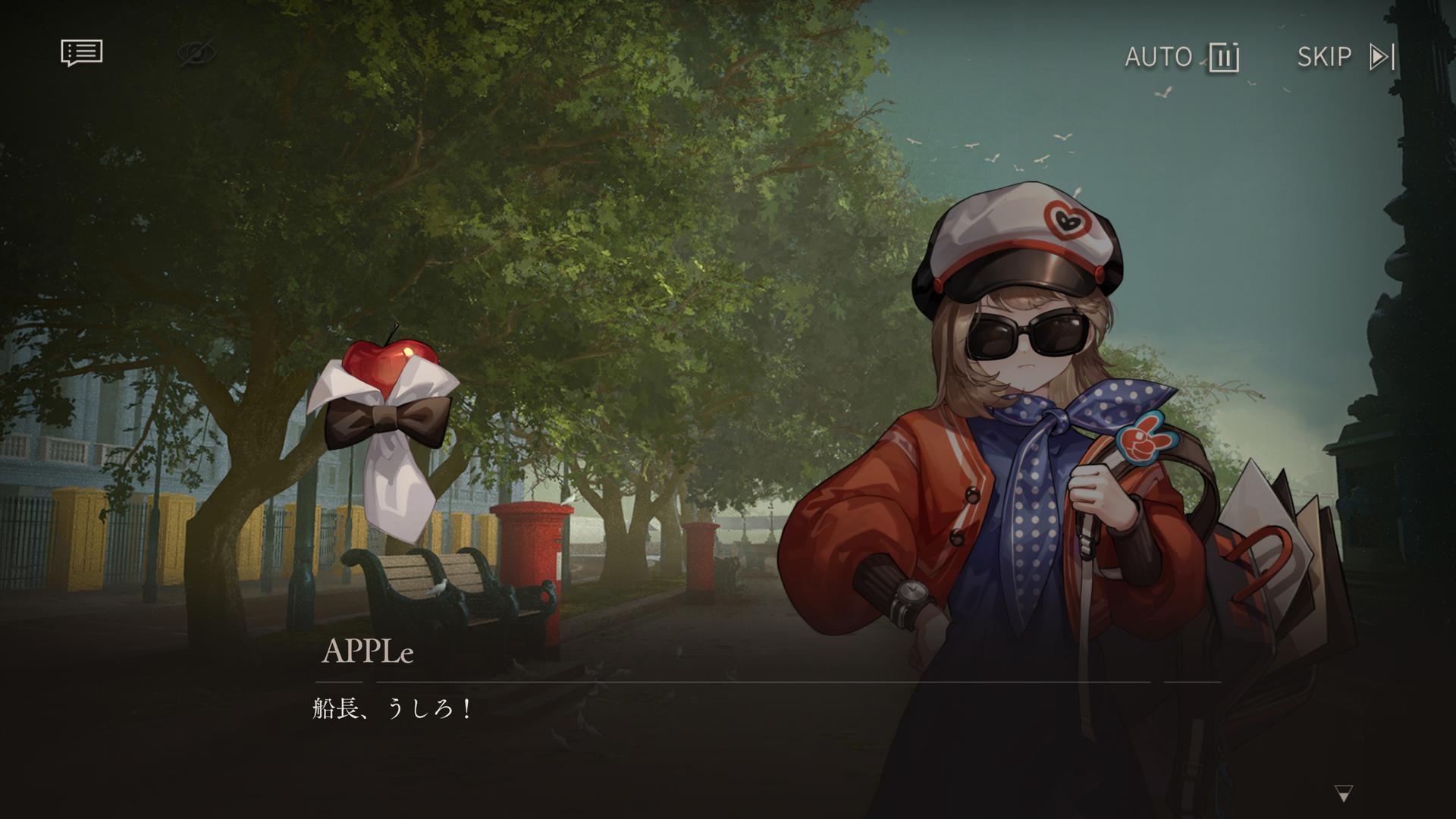Skip the story scene
1456x819 pixels.
[x=1345, y=57]
